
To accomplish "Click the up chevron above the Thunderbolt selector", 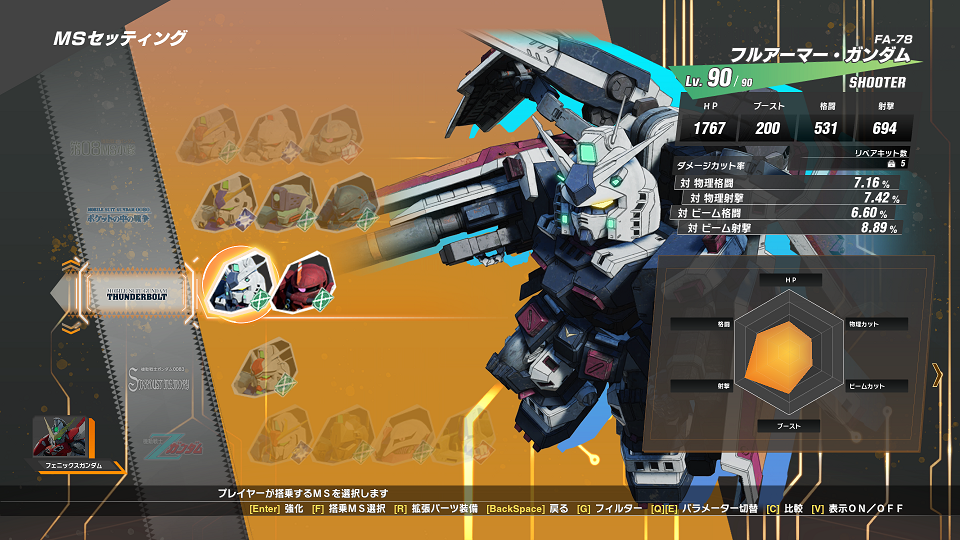I will pos(69,265).
